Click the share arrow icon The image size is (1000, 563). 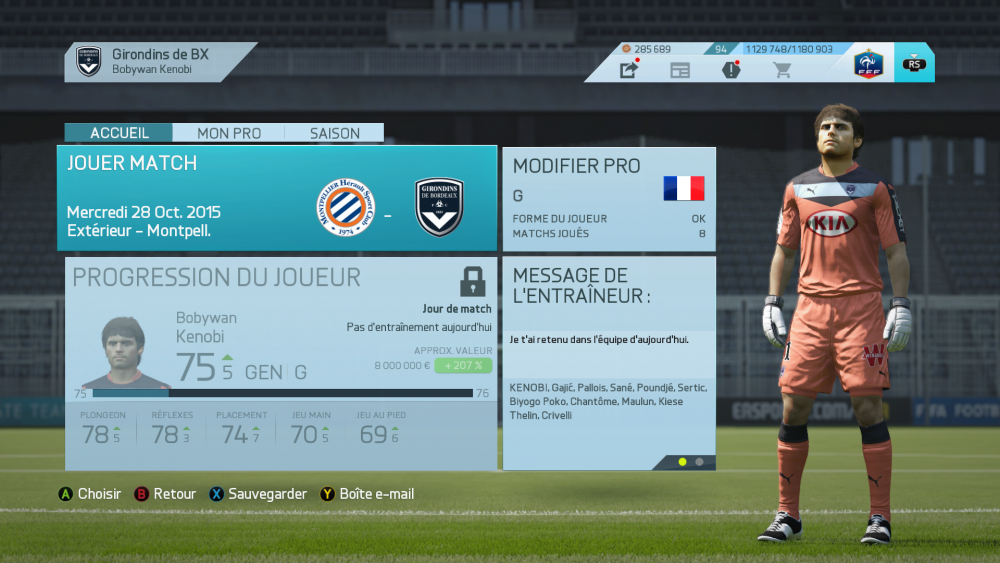click(629, 70)
